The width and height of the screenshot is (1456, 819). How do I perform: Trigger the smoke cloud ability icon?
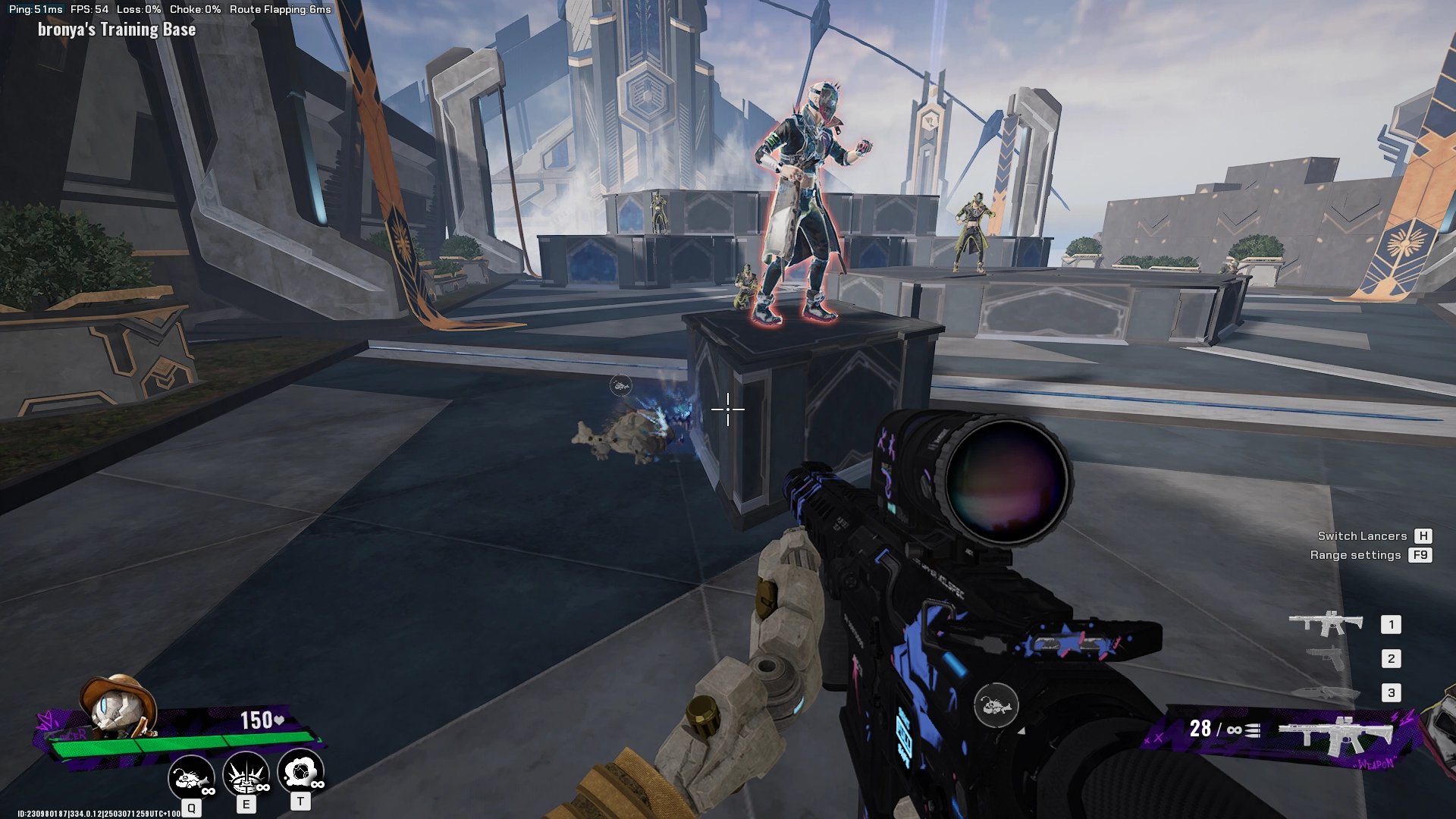[300, 773]
